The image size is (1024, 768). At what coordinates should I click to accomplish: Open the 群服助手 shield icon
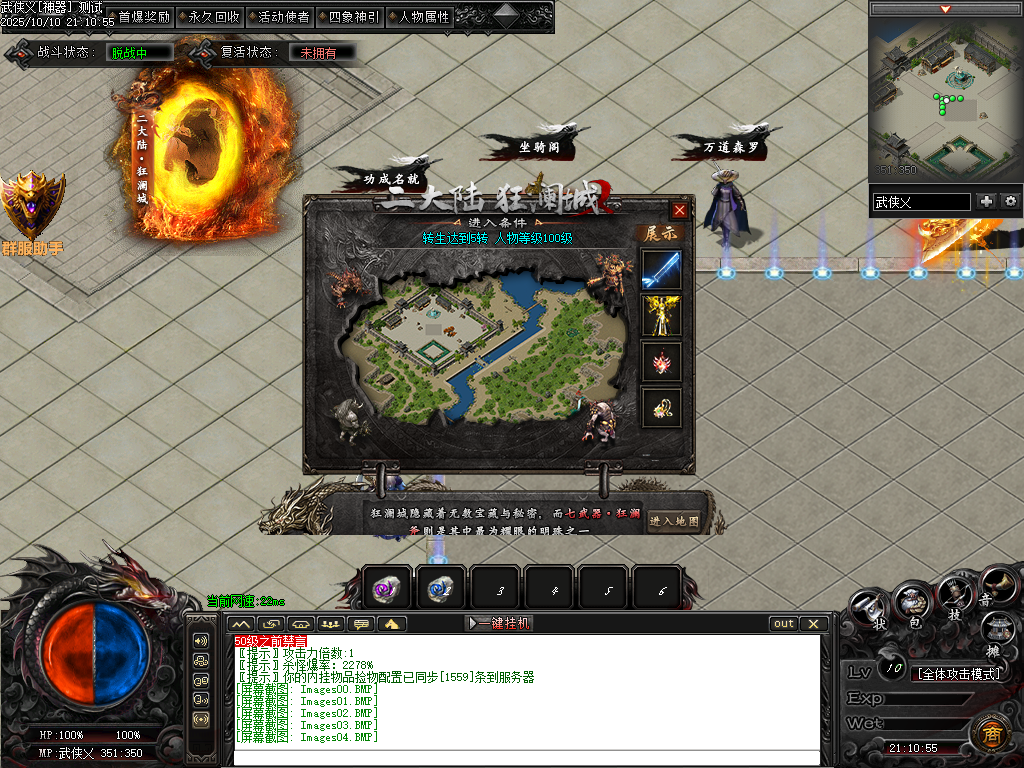click(32, 206)
